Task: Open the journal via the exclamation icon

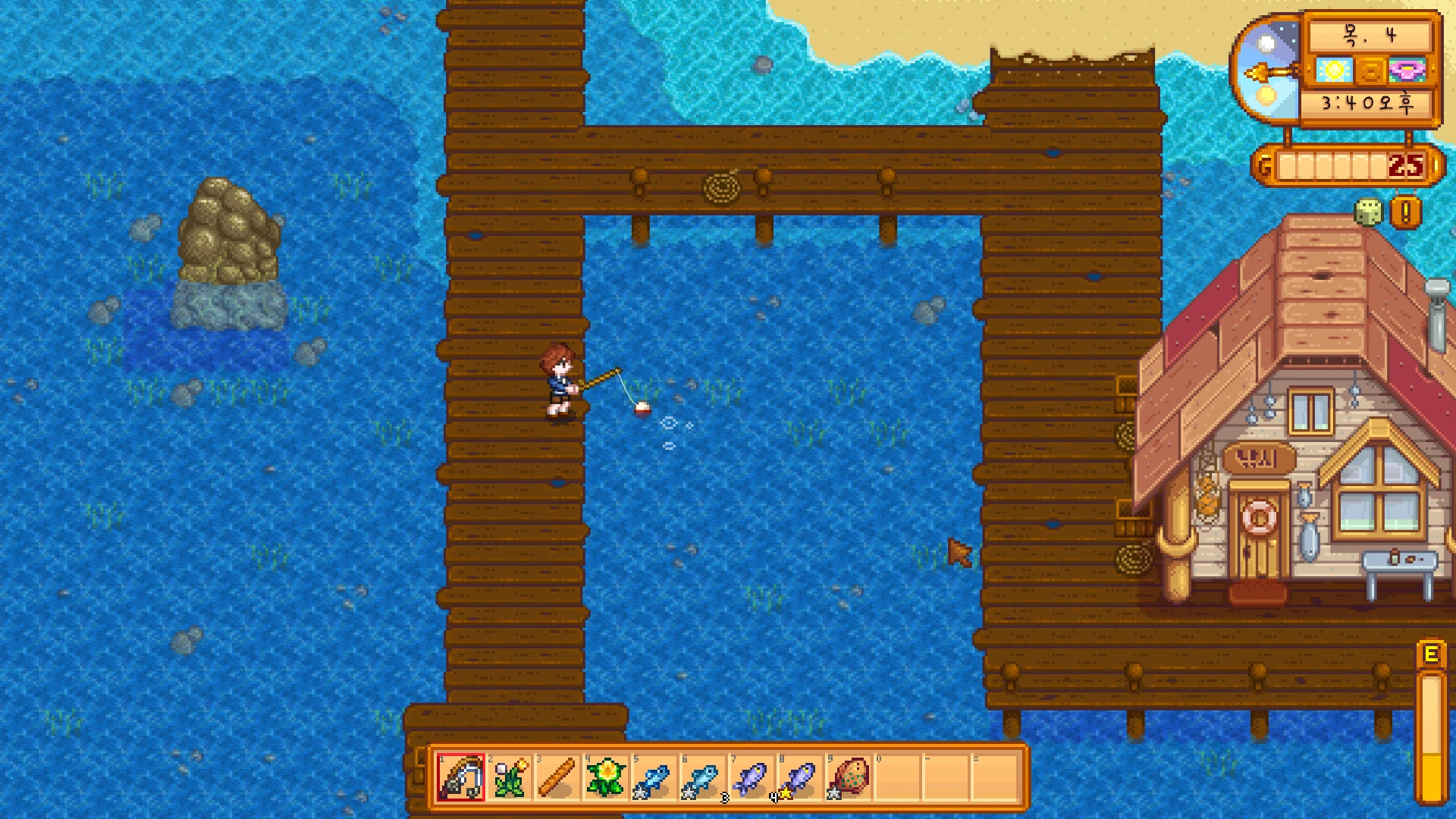Action: tap(1405, 213)
